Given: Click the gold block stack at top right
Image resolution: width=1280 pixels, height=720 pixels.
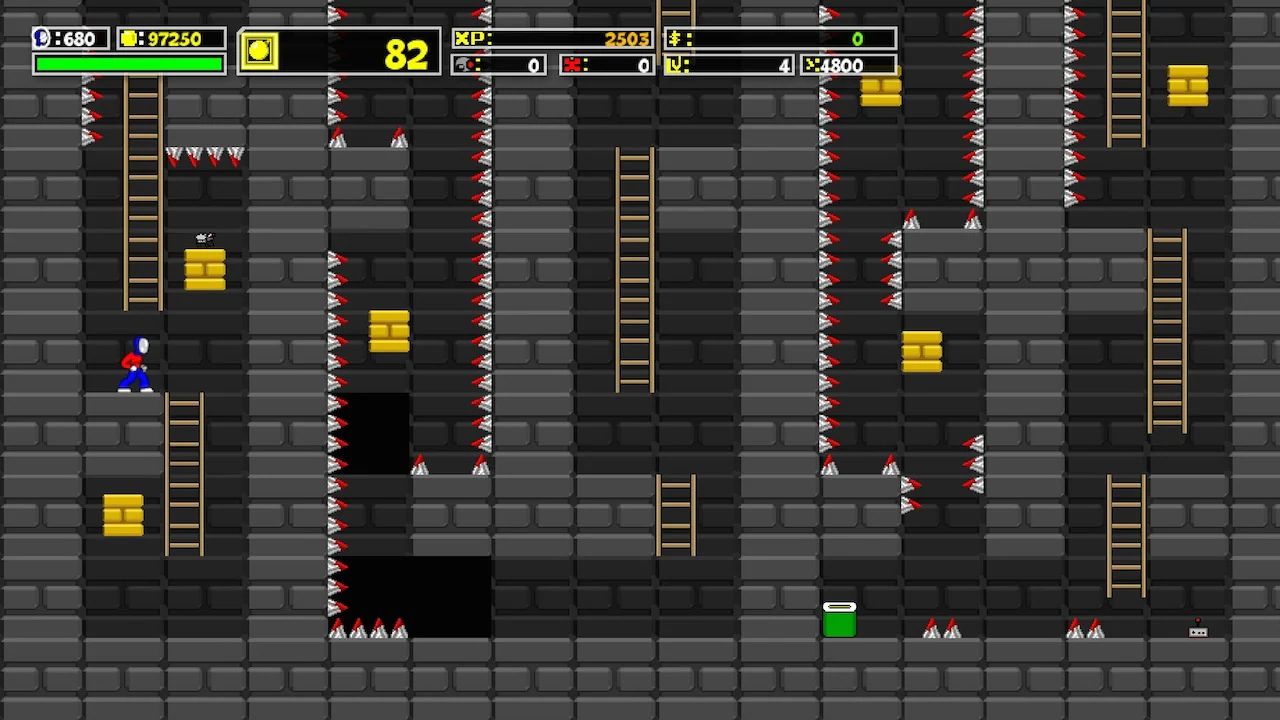Looking at the screenshot, I should [1189, 84].
